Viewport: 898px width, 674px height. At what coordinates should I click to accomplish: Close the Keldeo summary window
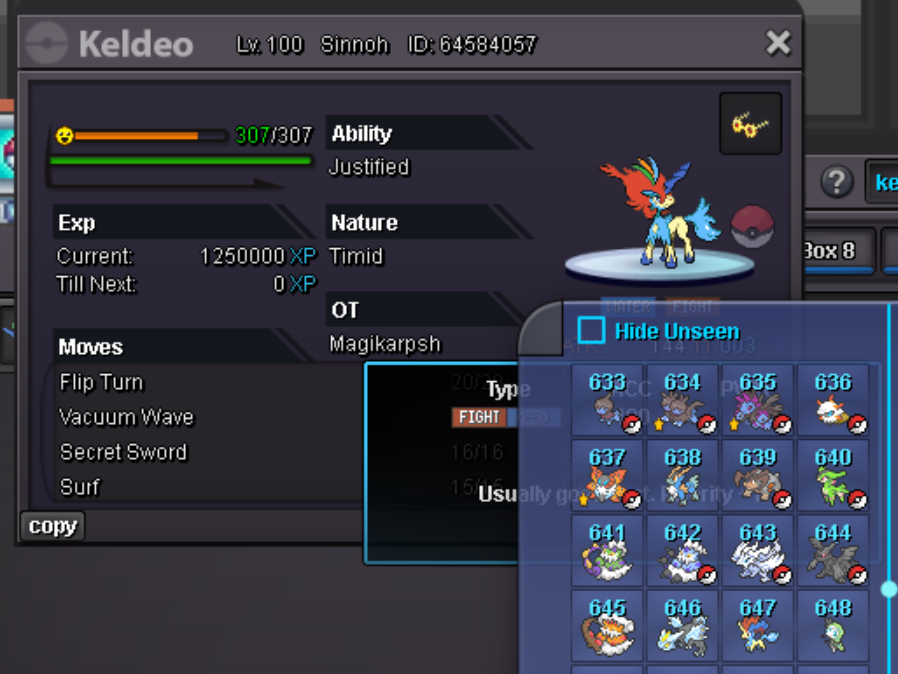[x=777, y=43]
